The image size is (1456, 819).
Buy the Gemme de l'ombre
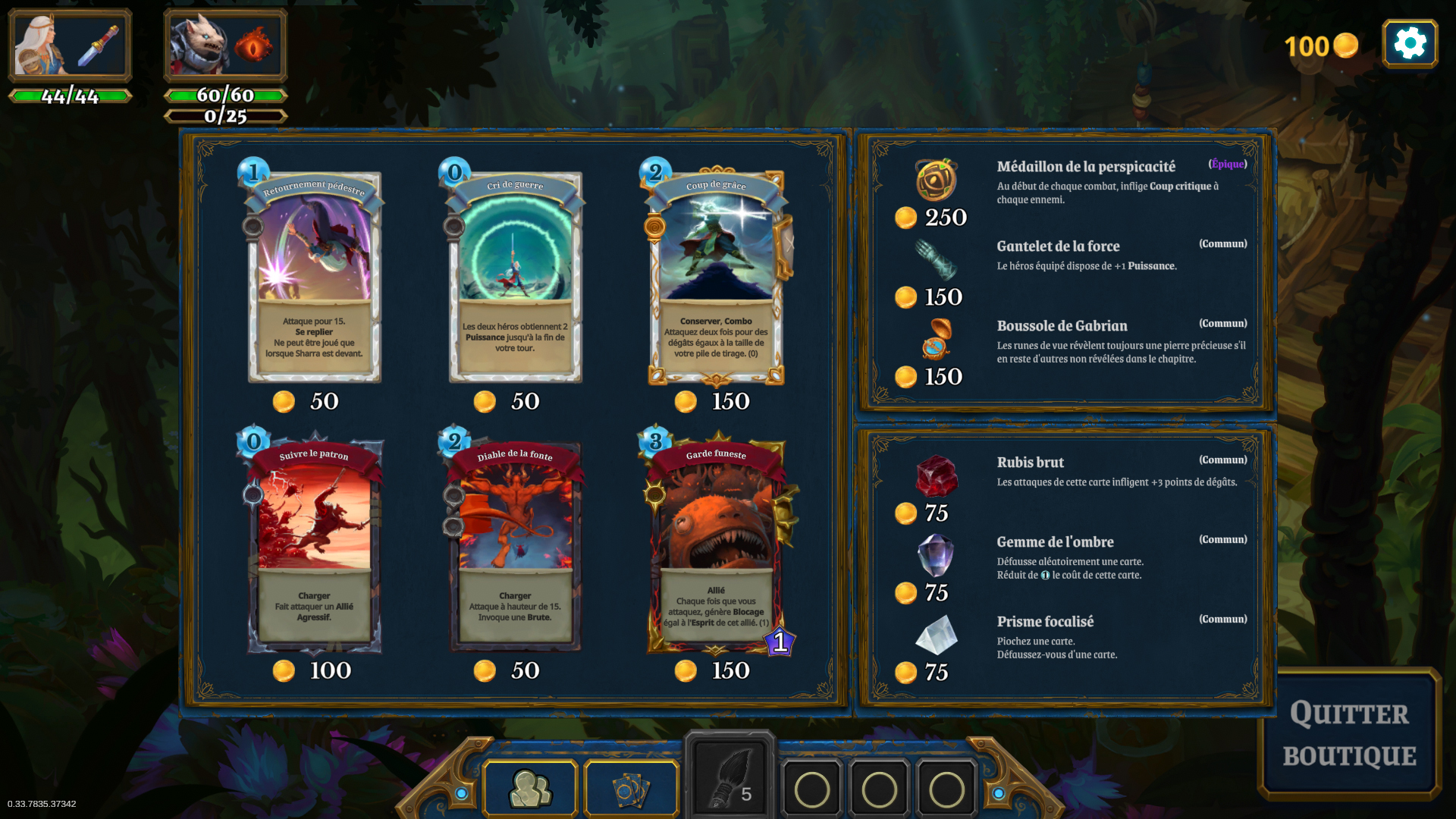(936, 555)
